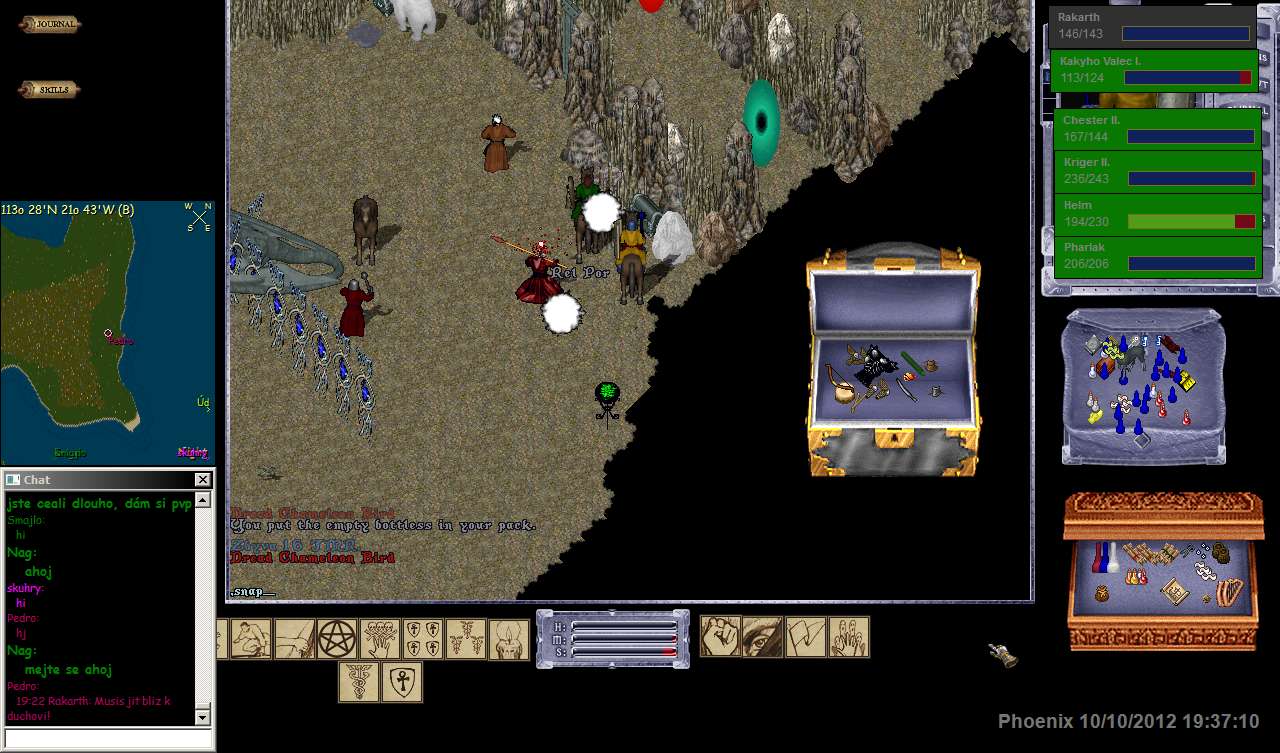Select Kakyho Valec I. health bar

coord(1154,70)
